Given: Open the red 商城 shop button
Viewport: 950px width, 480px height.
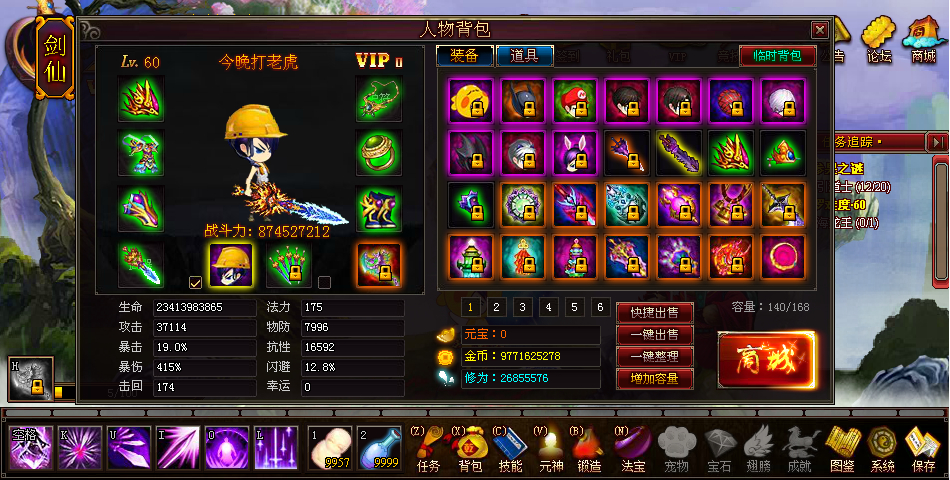Looking at the screenshot, I should click(x=766, y=357).
